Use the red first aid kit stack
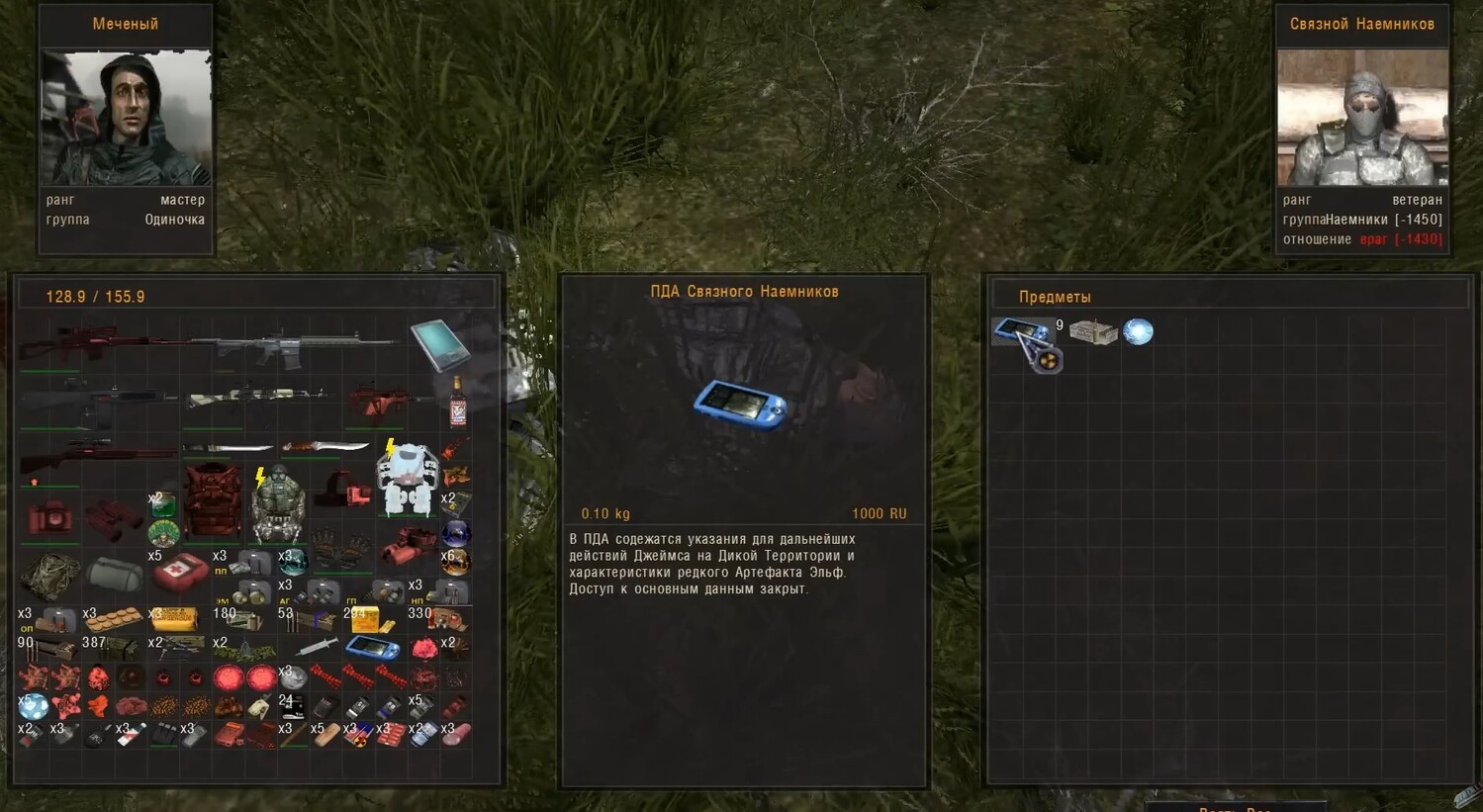The width and height of the screenshot is (1483, 812). pos(179,571)
